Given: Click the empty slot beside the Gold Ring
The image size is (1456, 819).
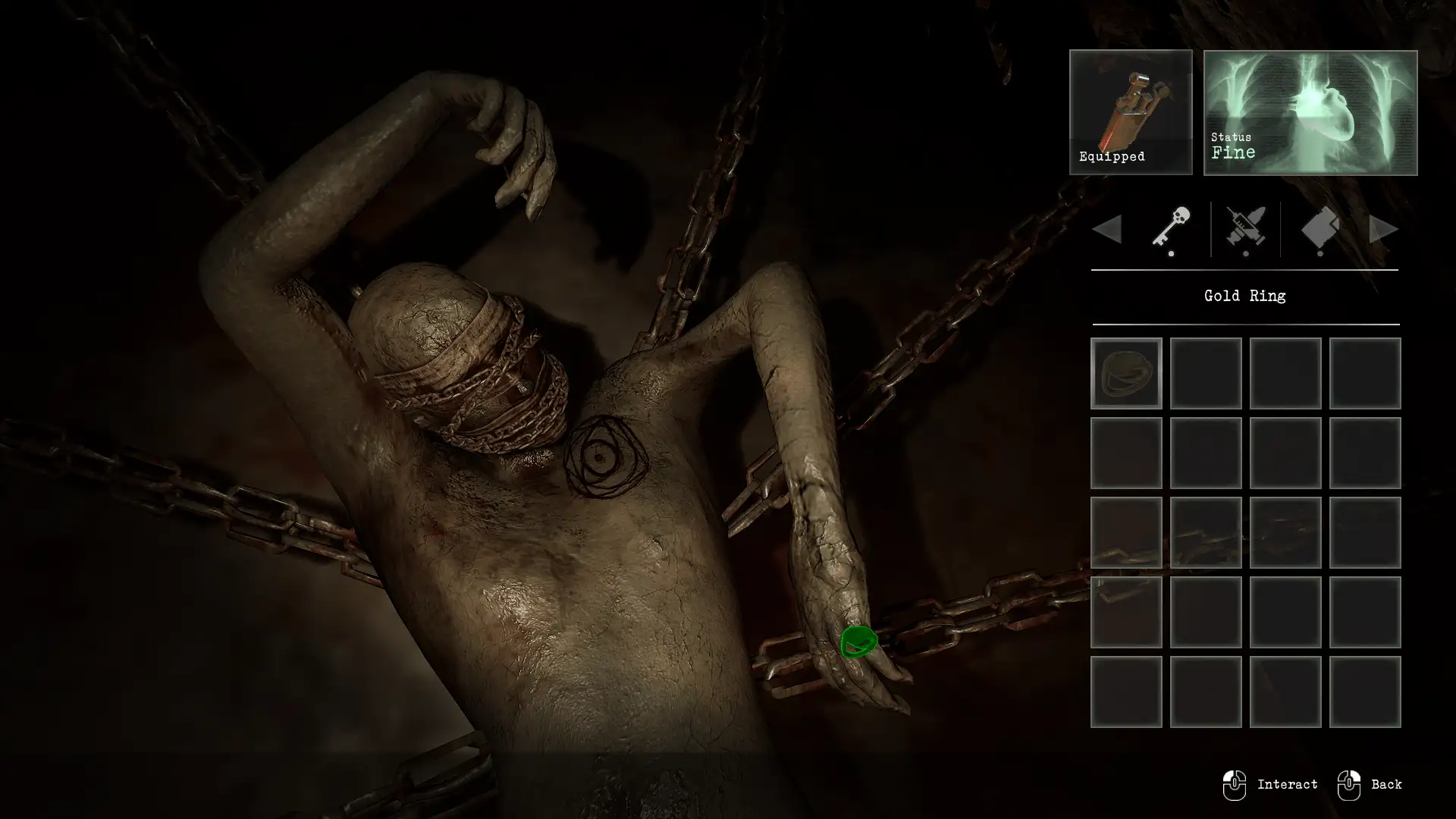Looking at the screenshot, I should tap(1205, 373).
